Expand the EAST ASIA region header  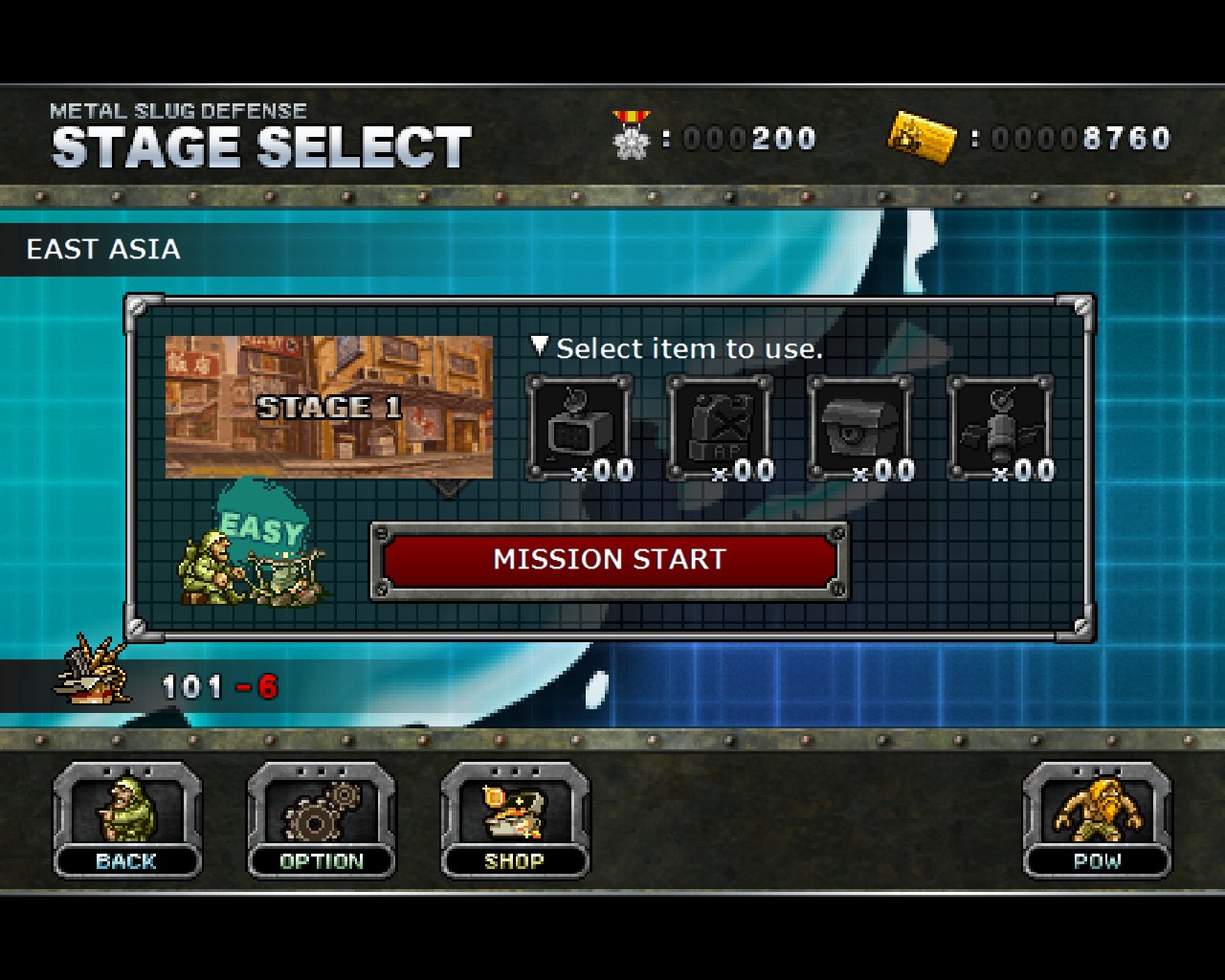point(102,250)
